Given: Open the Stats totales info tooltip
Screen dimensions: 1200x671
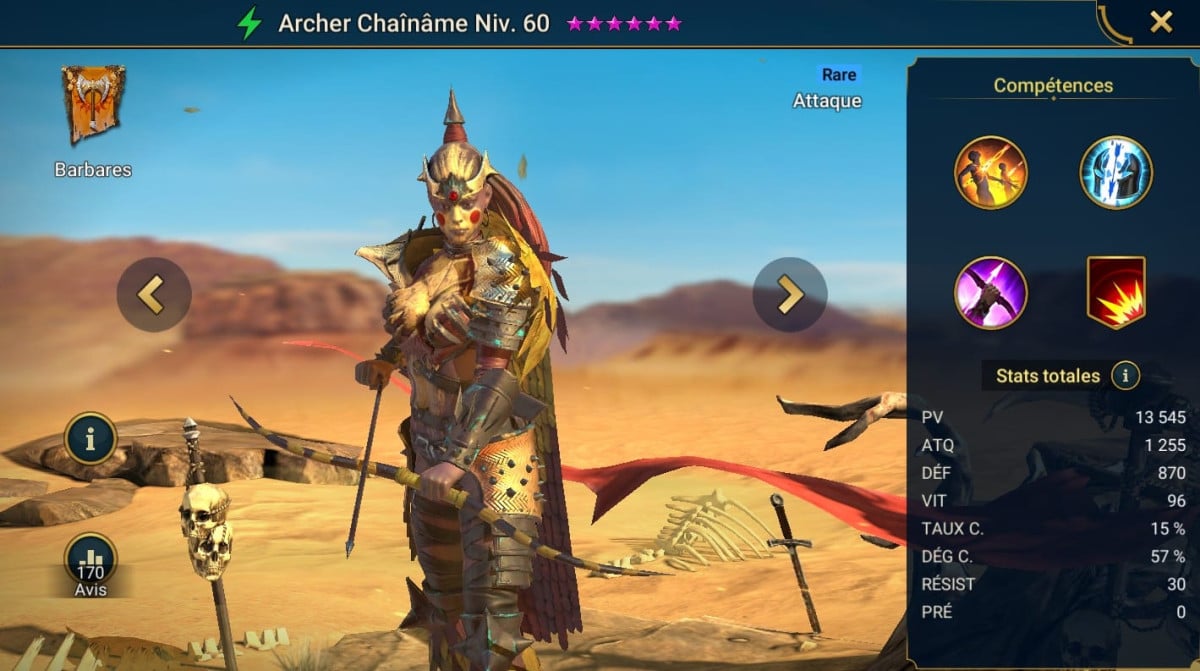Looking at the screenshot, I should 1125,376.
